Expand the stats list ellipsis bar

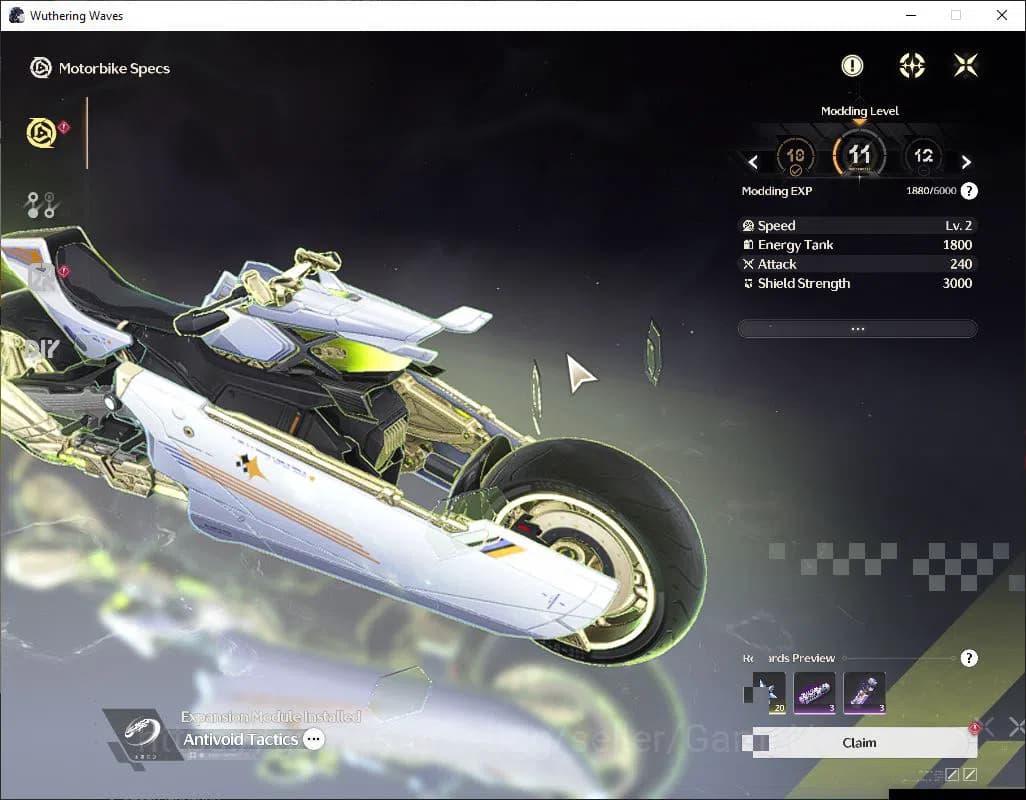(x=857, y=329)
